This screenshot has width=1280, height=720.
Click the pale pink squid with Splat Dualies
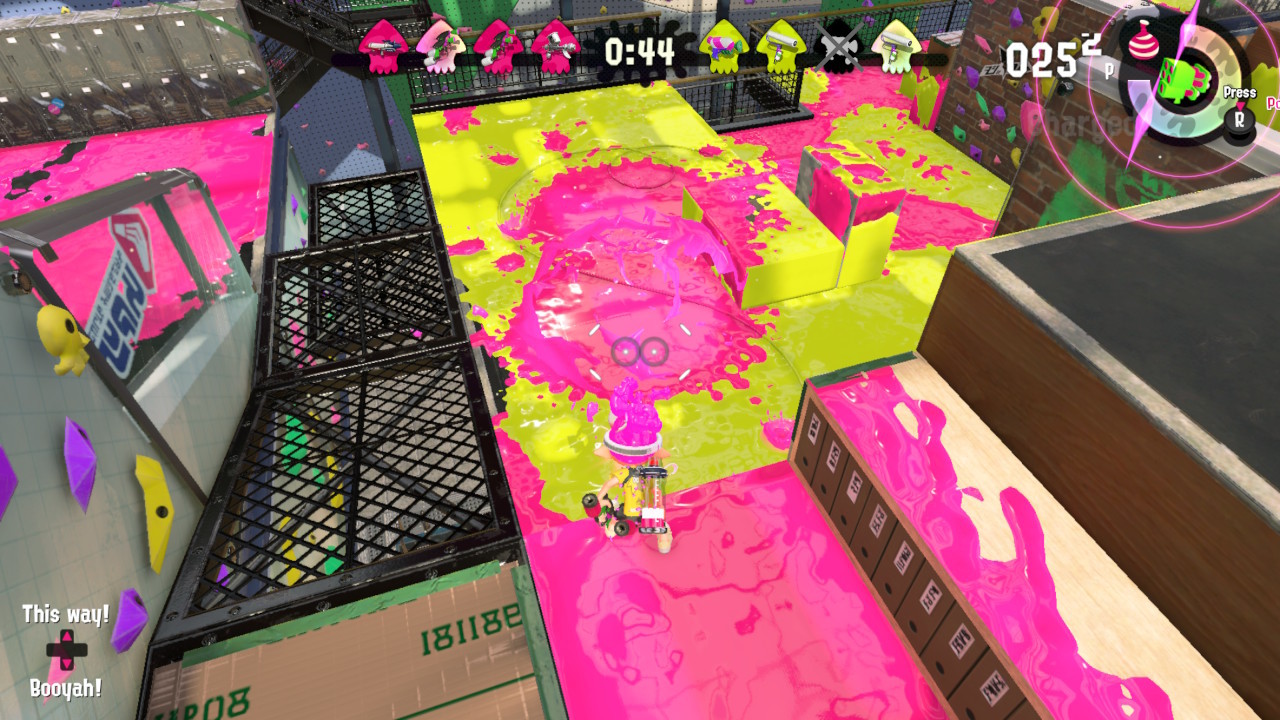[440, 47]
